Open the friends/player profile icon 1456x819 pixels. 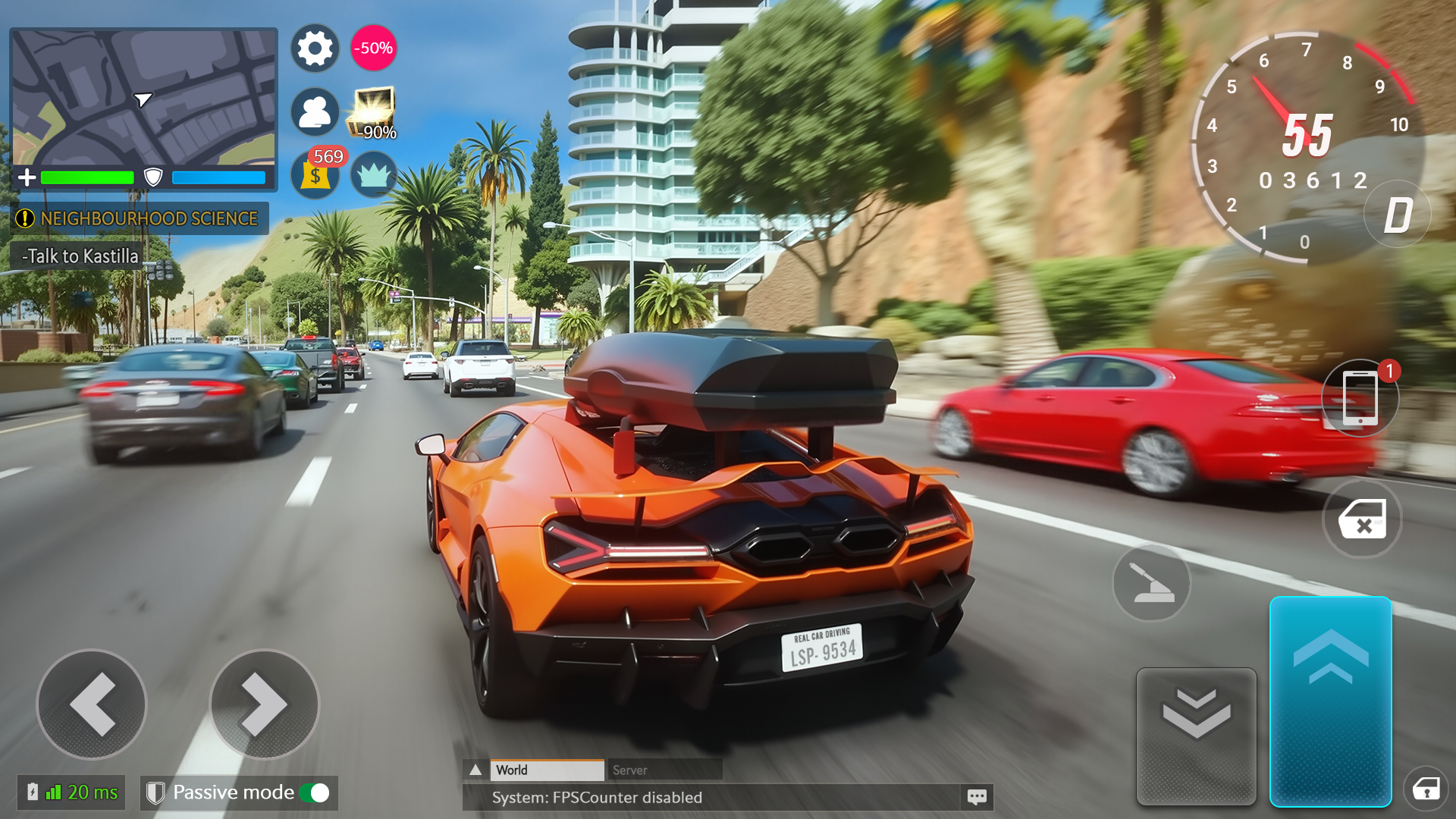tap(315, 112)
